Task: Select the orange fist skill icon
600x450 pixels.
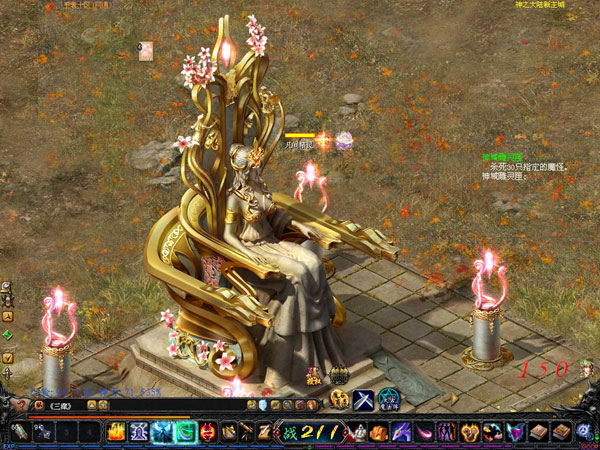Action: [x=379, y=432]
